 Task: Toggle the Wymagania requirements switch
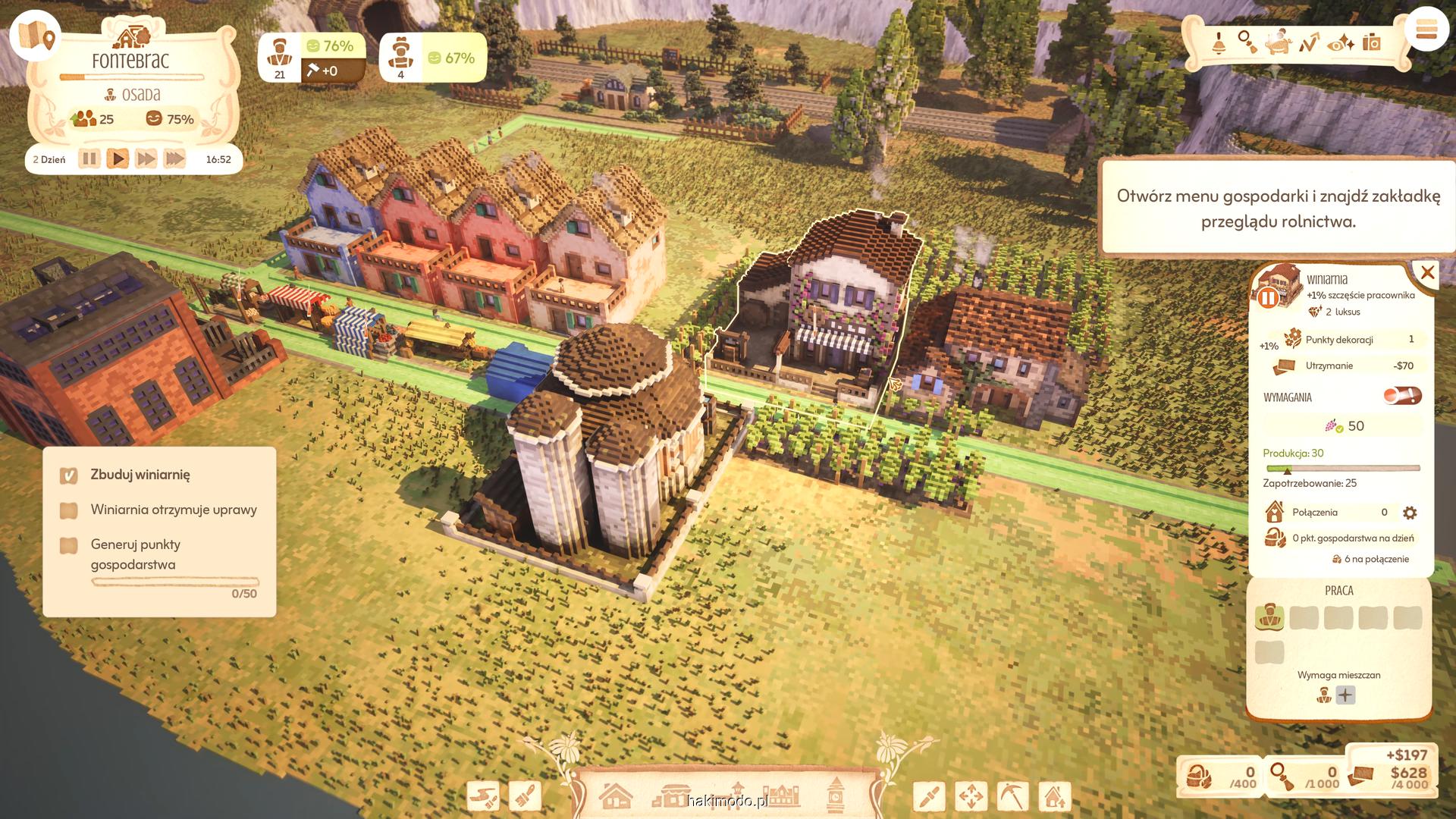click(1401, 396)
